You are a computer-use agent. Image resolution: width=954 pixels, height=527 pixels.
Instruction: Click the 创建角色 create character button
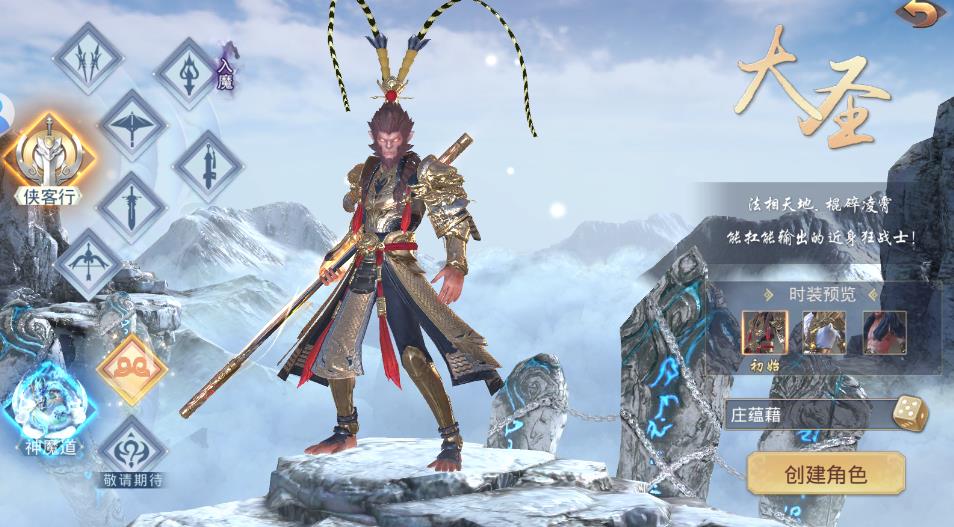826,473
